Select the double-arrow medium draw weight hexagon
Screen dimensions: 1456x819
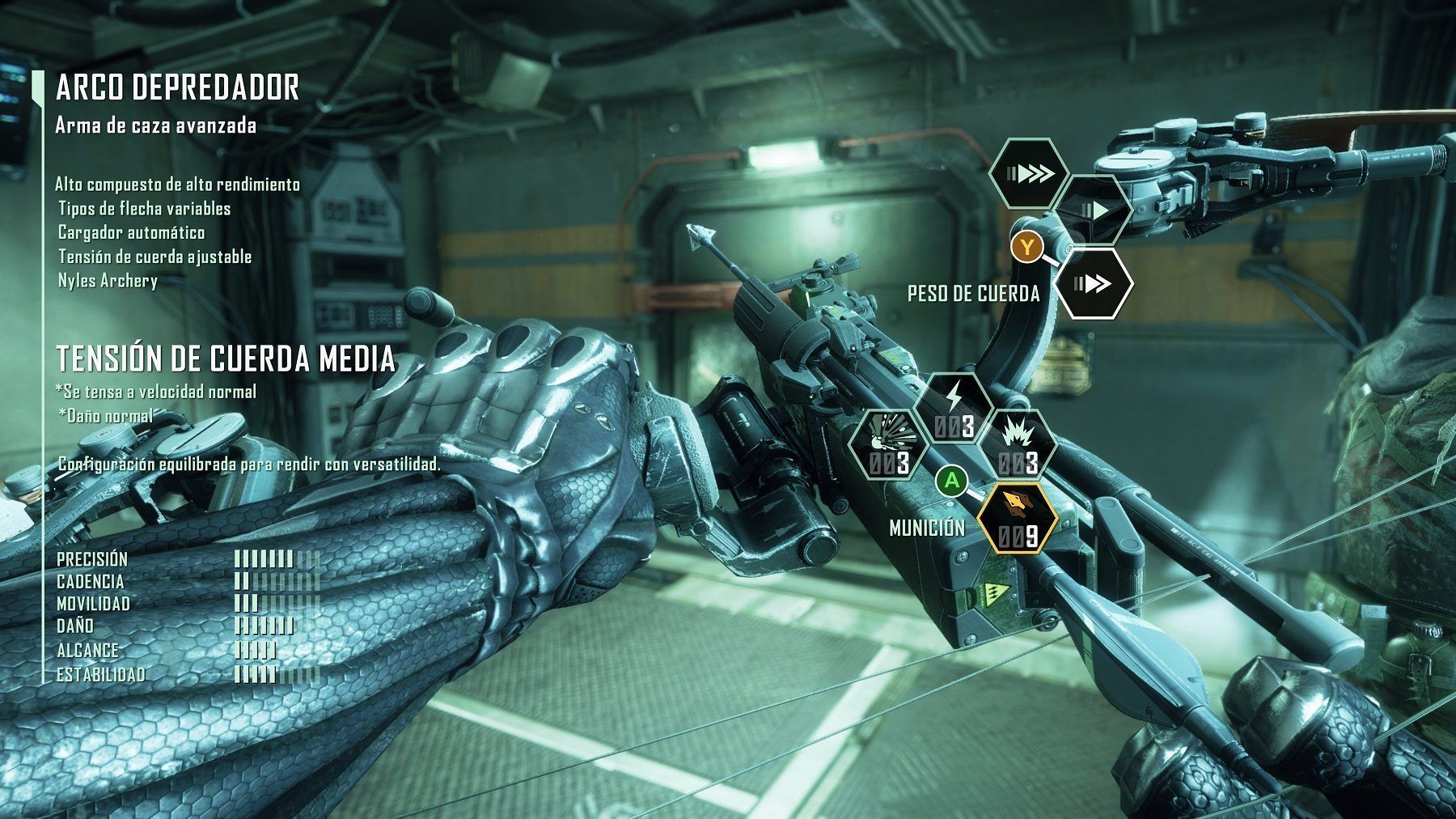[1094, 283]
